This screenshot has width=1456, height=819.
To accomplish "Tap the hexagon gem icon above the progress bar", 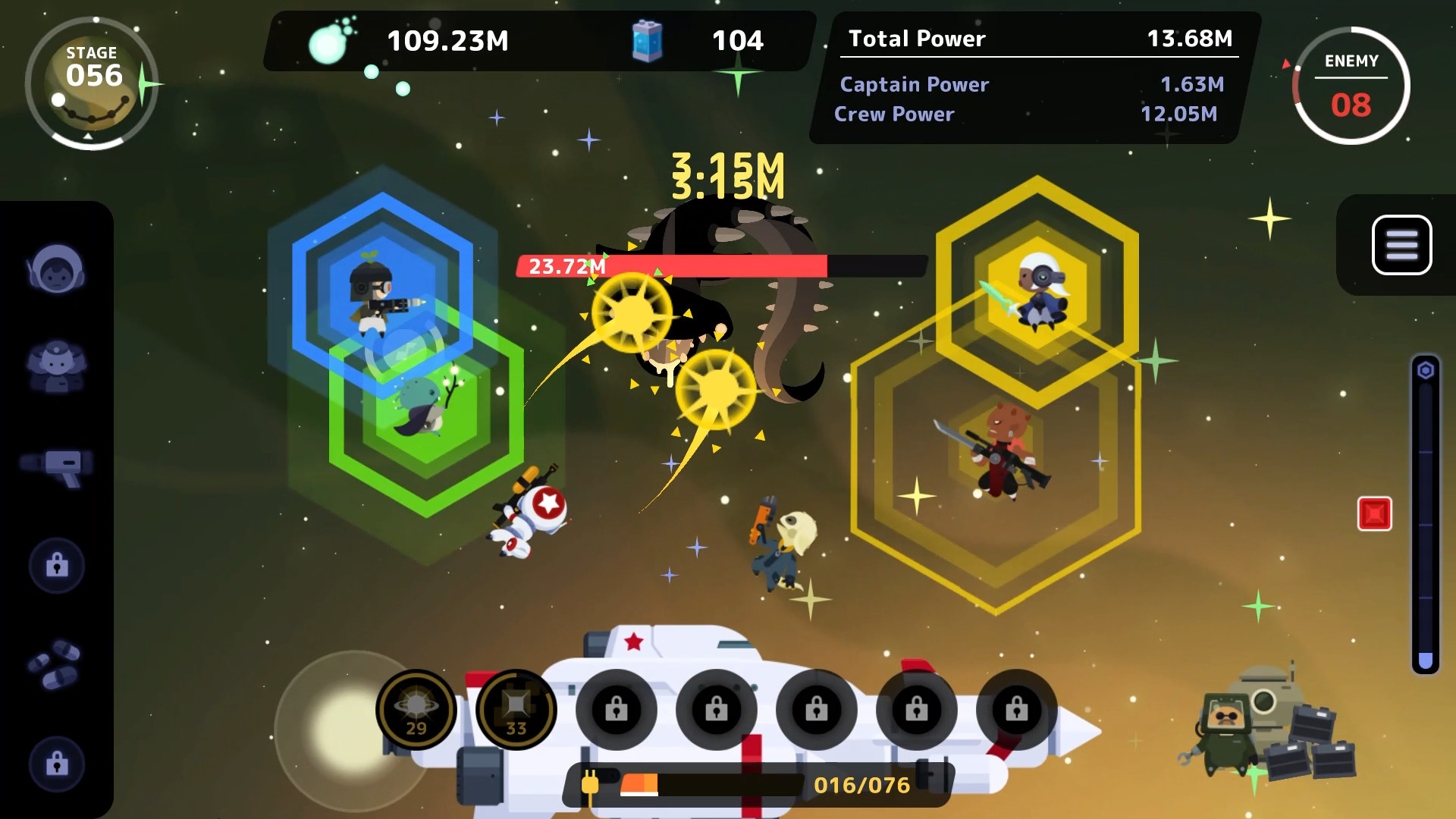I will (x=1426, y=370).
